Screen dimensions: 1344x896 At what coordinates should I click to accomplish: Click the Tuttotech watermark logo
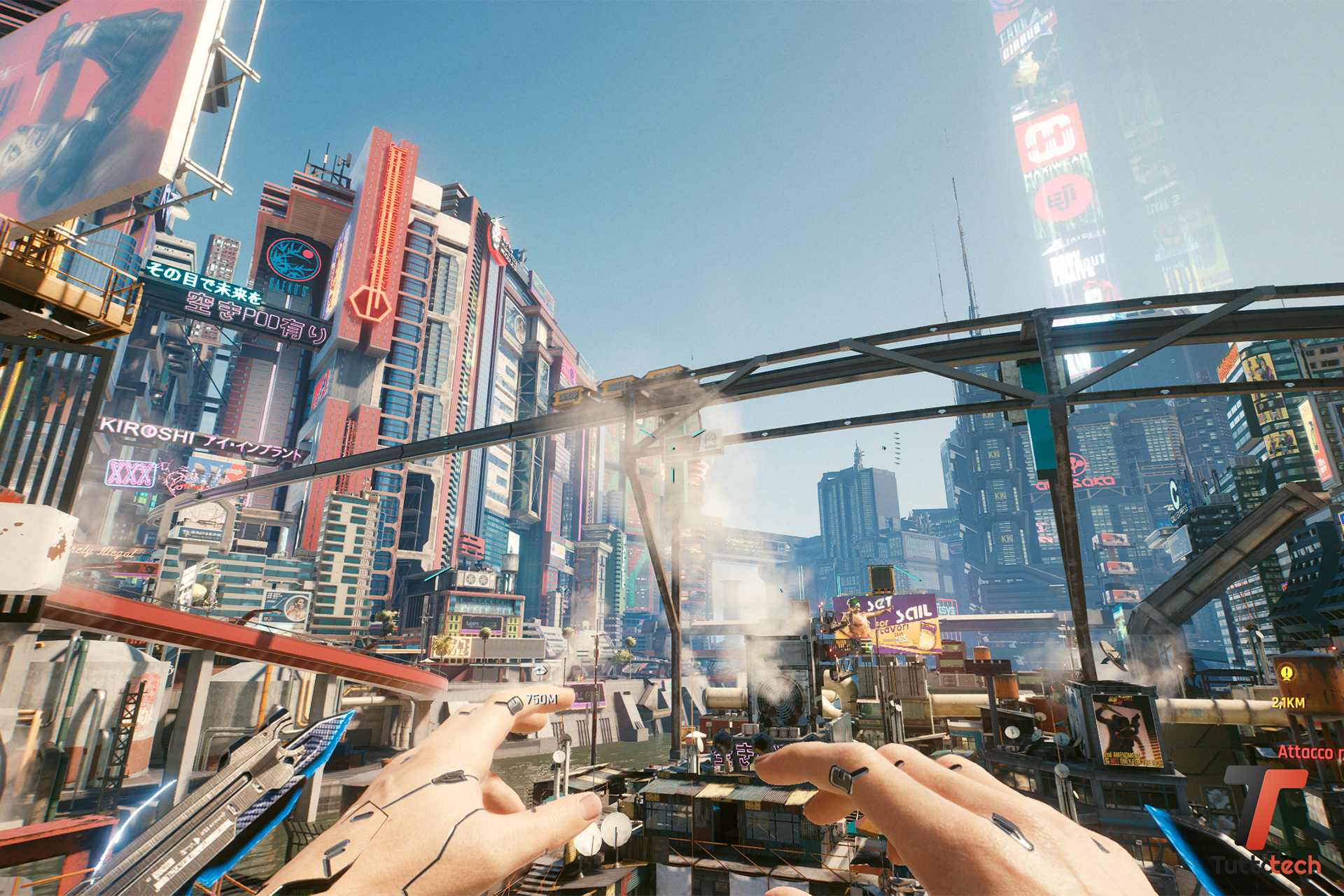click(x=1266, y=819)
